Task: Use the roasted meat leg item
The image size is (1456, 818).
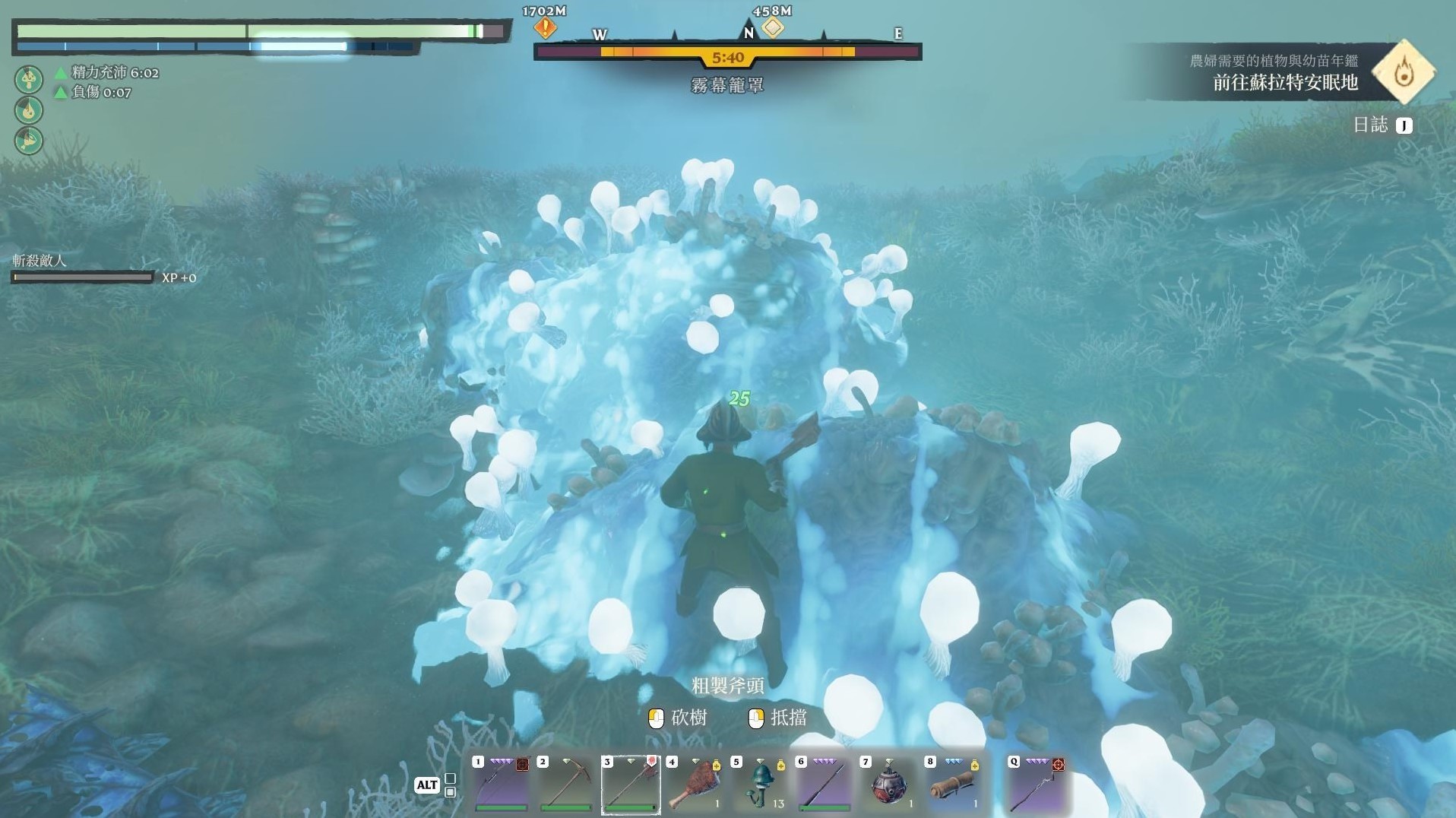Action: click(x=693, y=785)
